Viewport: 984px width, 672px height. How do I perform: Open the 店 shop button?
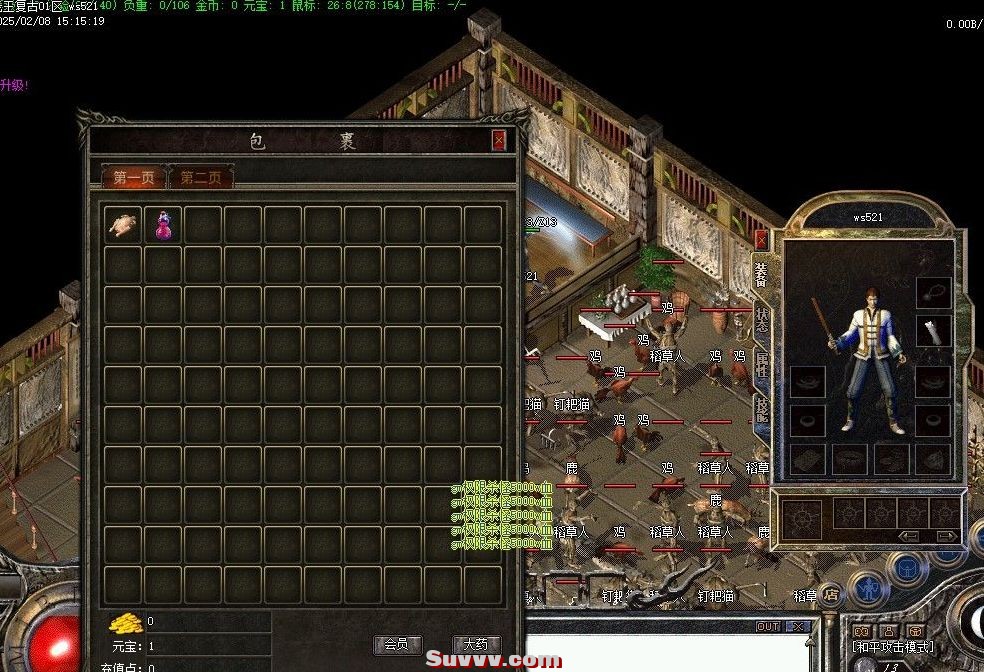click(829, 595)
